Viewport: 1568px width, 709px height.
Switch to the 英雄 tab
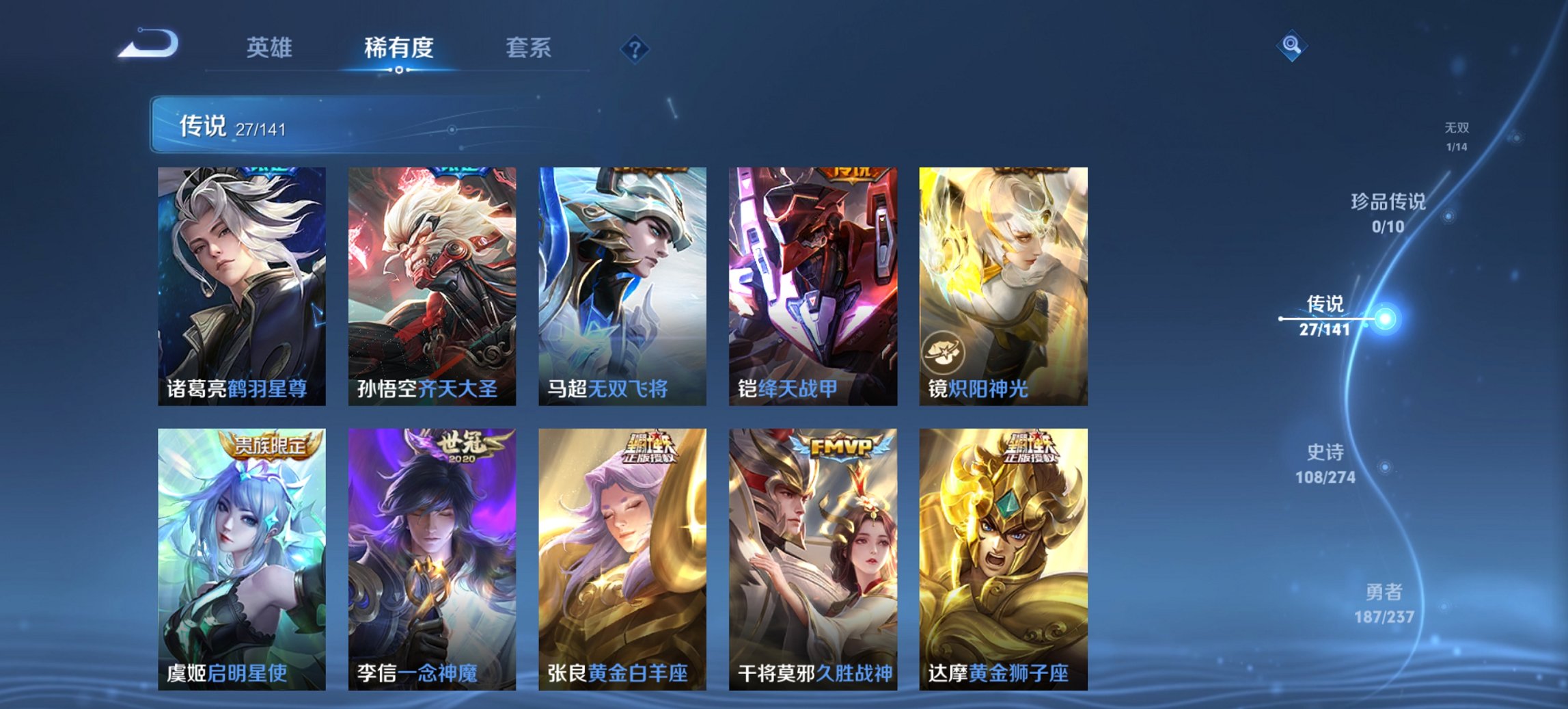point(271,48)
